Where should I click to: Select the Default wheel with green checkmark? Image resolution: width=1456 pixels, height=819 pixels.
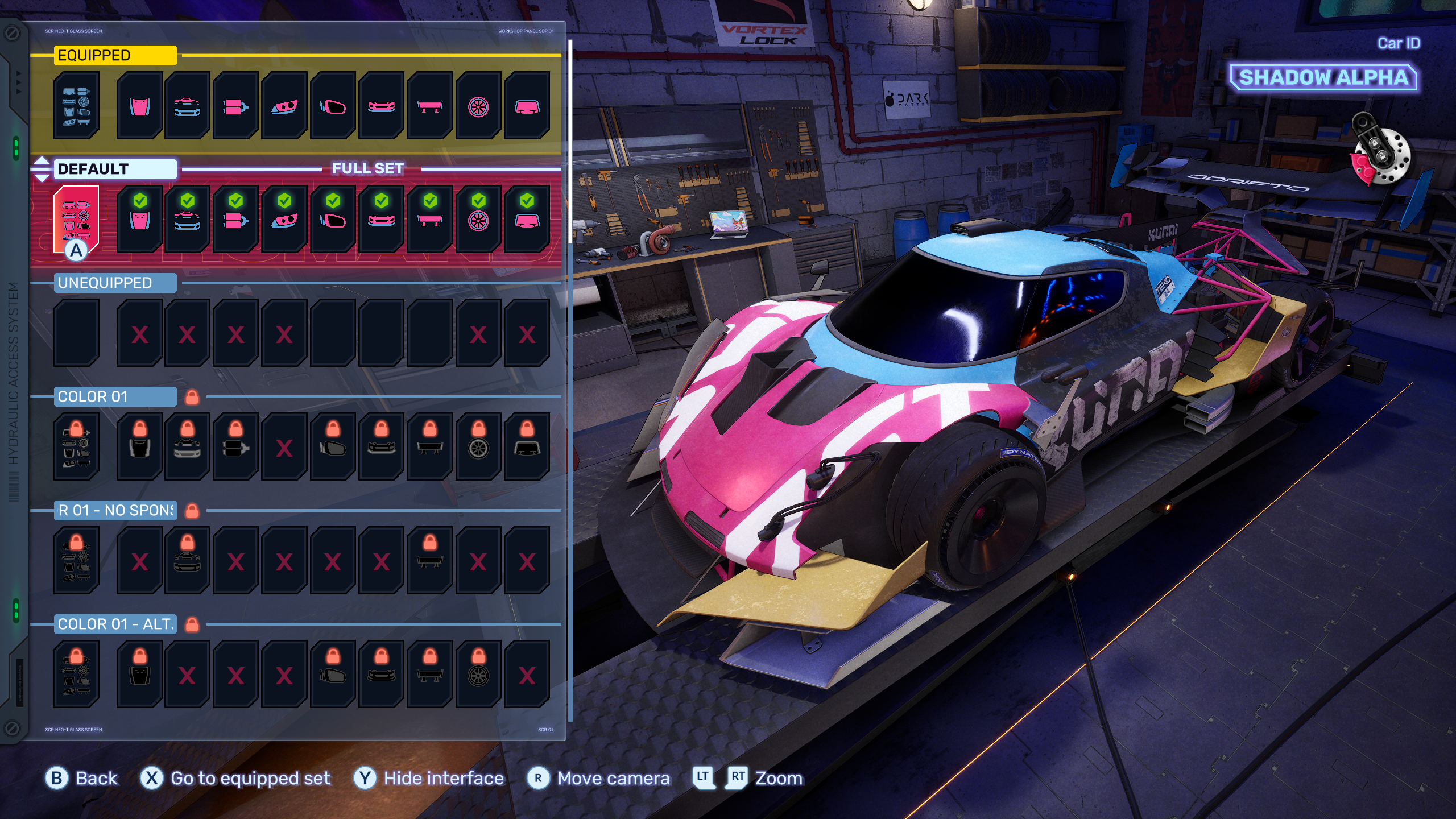pos(478,219)
